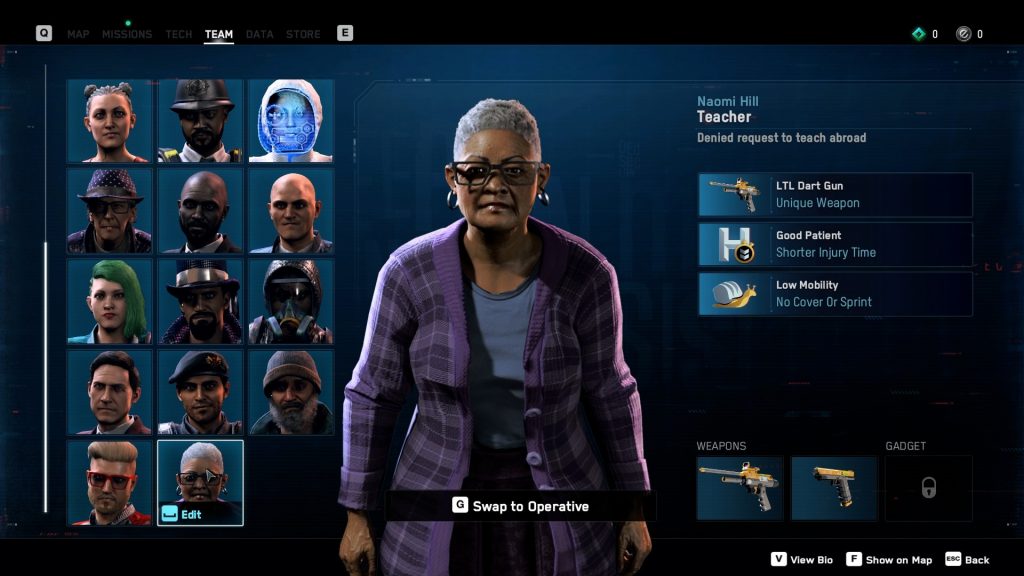Image resolution: width=1024 pixels, height=576 pixels.
Task: Select the top hat goggles operative
Action: tap(200, 301)
